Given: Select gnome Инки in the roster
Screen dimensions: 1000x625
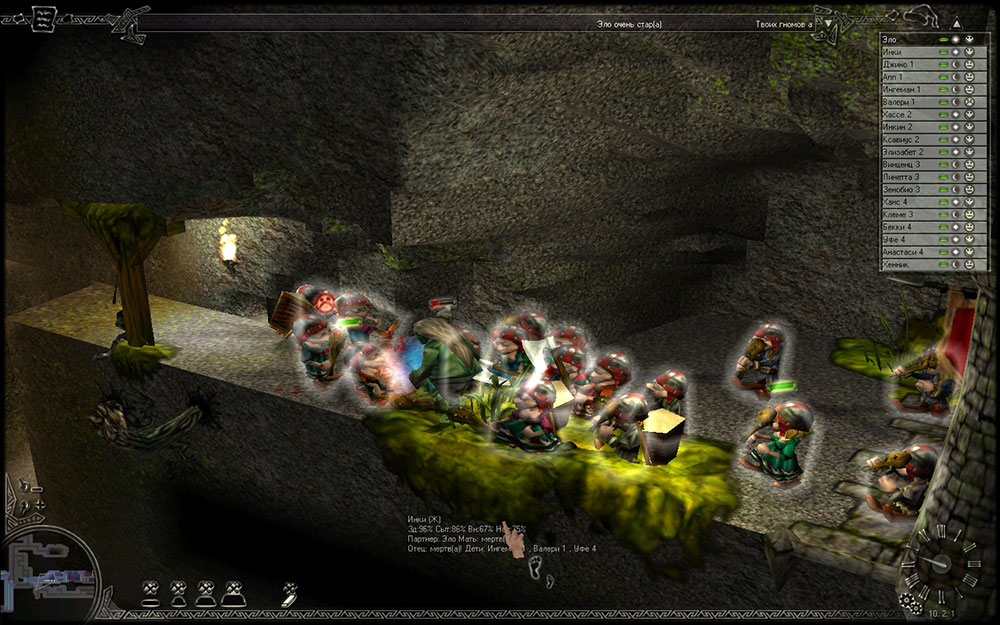Looking at the screenshot, I should click(905, 52).
